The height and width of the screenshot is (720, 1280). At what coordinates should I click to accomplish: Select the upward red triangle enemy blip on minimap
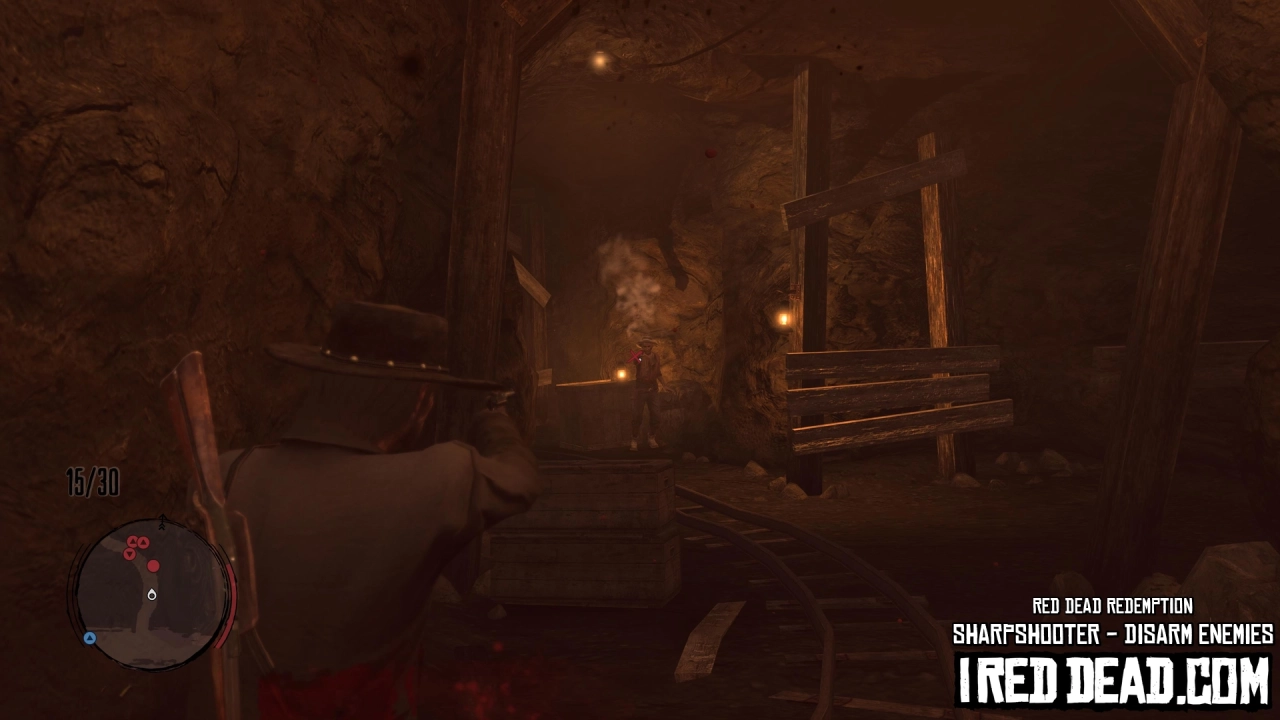132,540
